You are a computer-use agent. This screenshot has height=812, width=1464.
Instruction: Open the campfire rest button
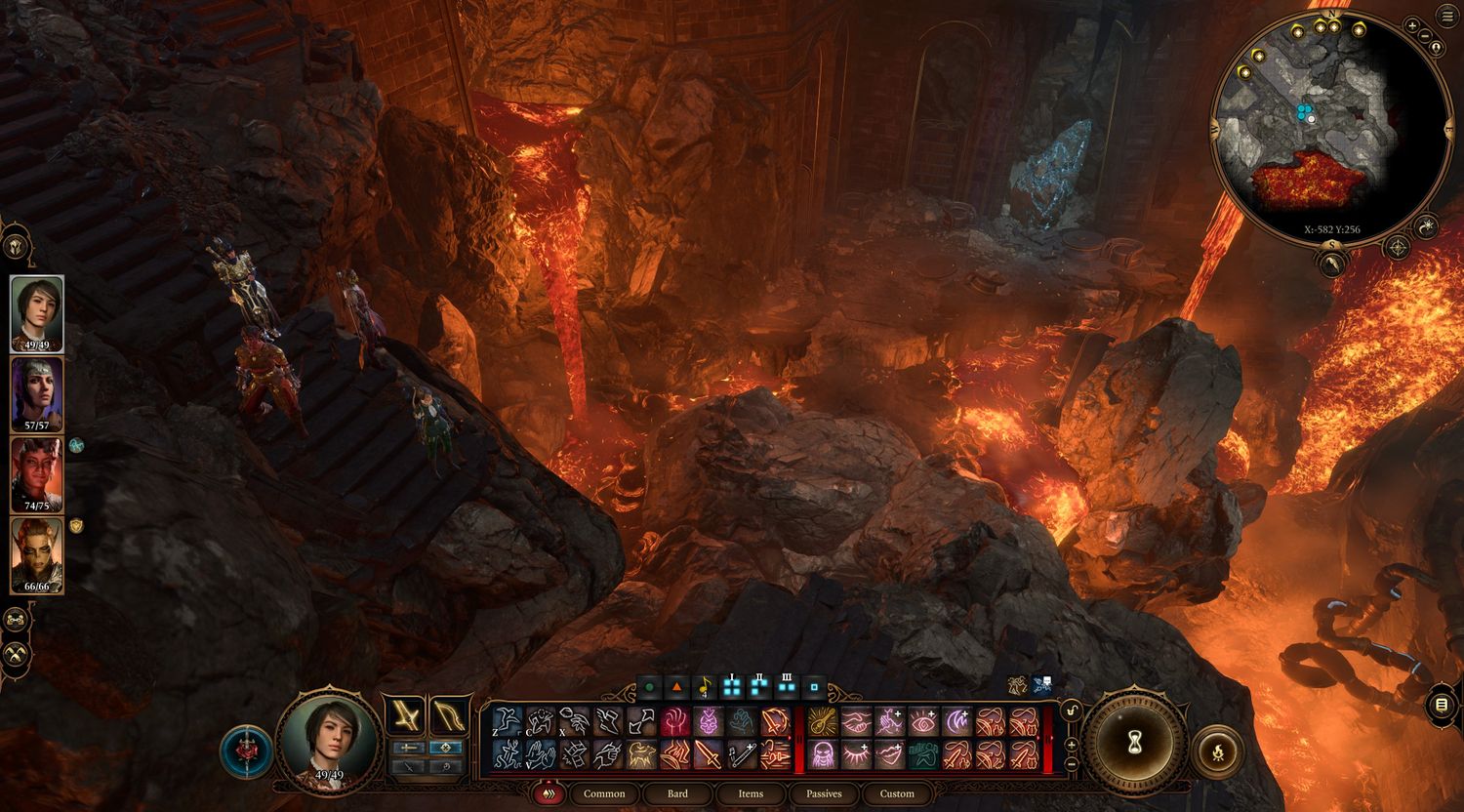[1218, 751]
